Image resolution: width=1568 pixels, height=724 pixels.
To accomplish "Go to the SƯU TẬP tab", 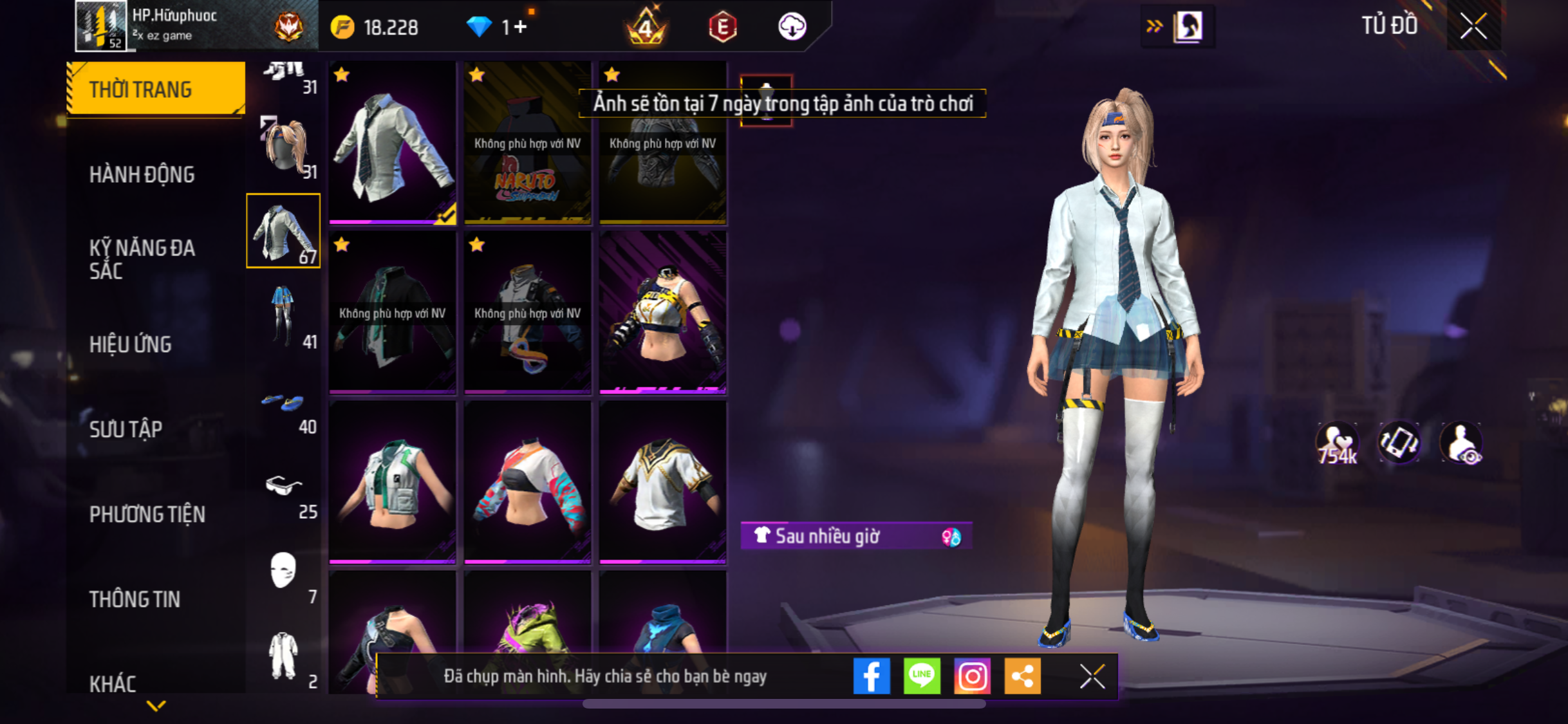I will (x=126, y=429).
